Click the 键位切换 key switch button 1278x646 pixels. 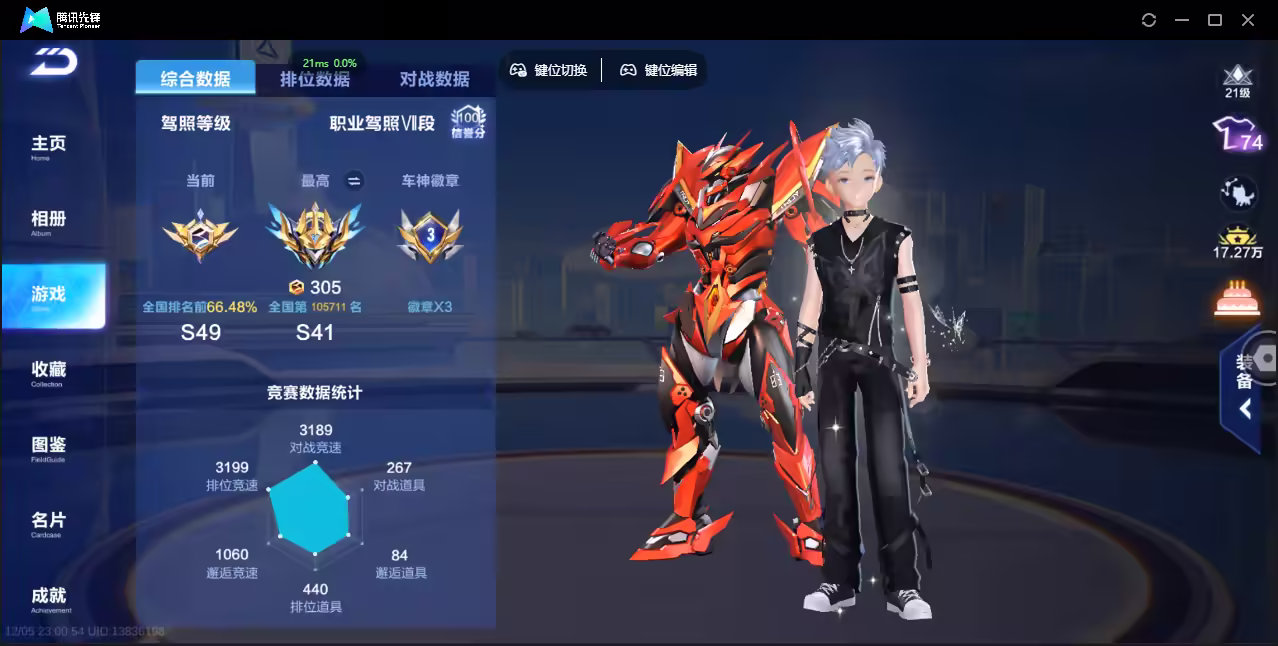(548, 70)
